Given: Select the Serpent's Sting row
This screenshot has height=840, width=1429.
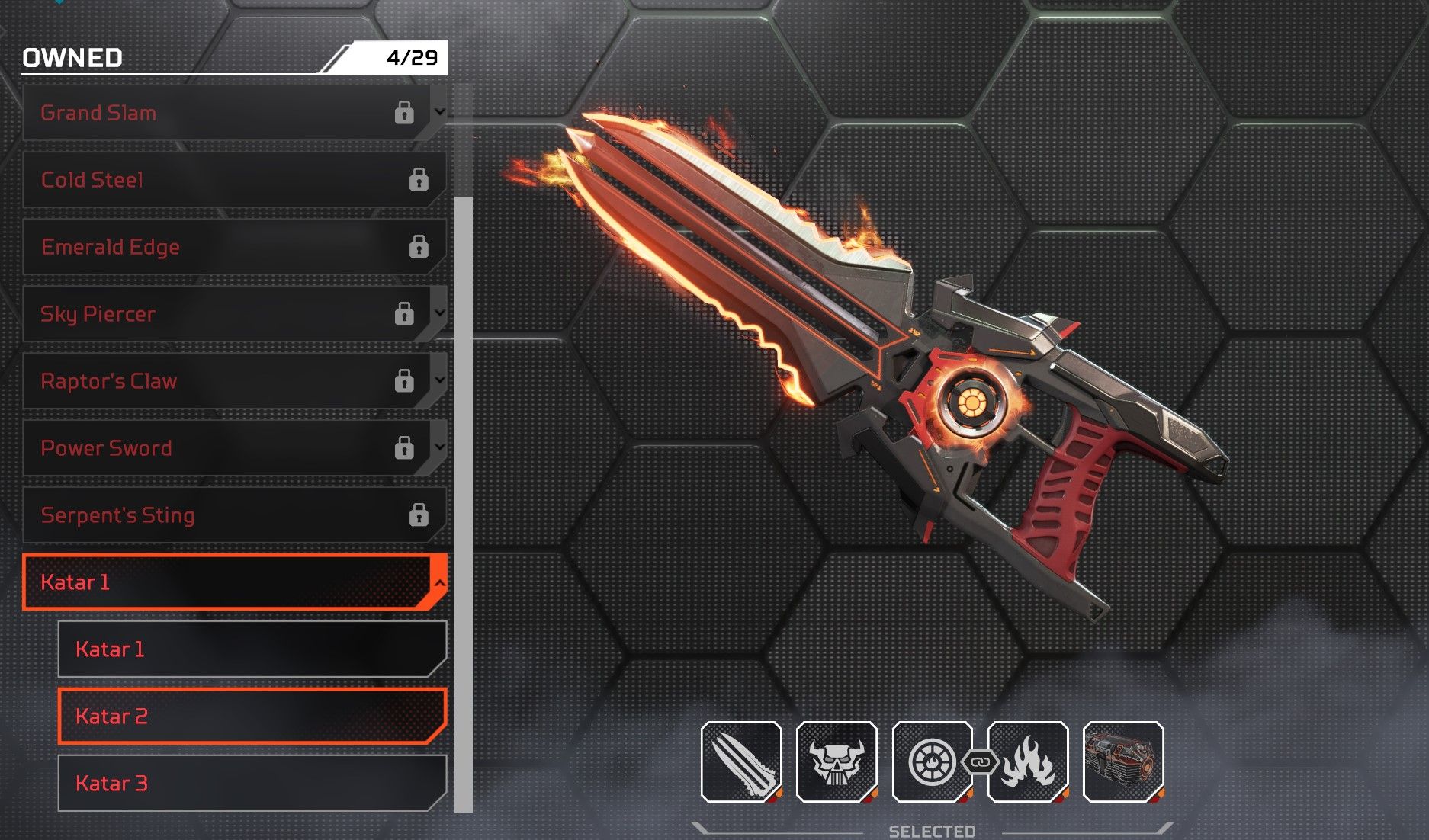Looking at the screenshot, I should click(x=229, y=515).
